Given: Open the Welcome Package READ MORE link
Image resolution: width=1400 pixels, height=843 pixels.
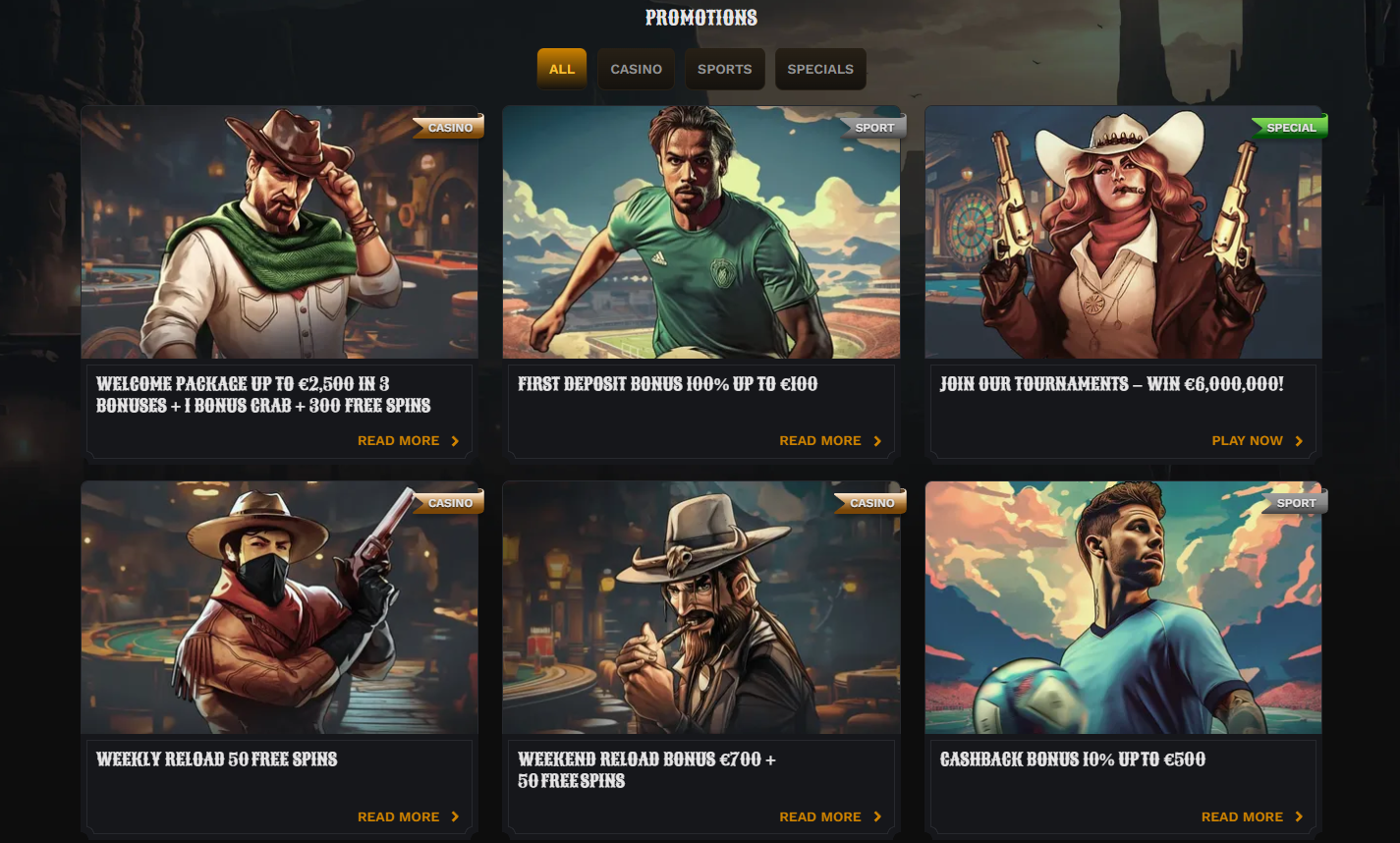Looking at the screenshot, I should (x=398, y=440).
